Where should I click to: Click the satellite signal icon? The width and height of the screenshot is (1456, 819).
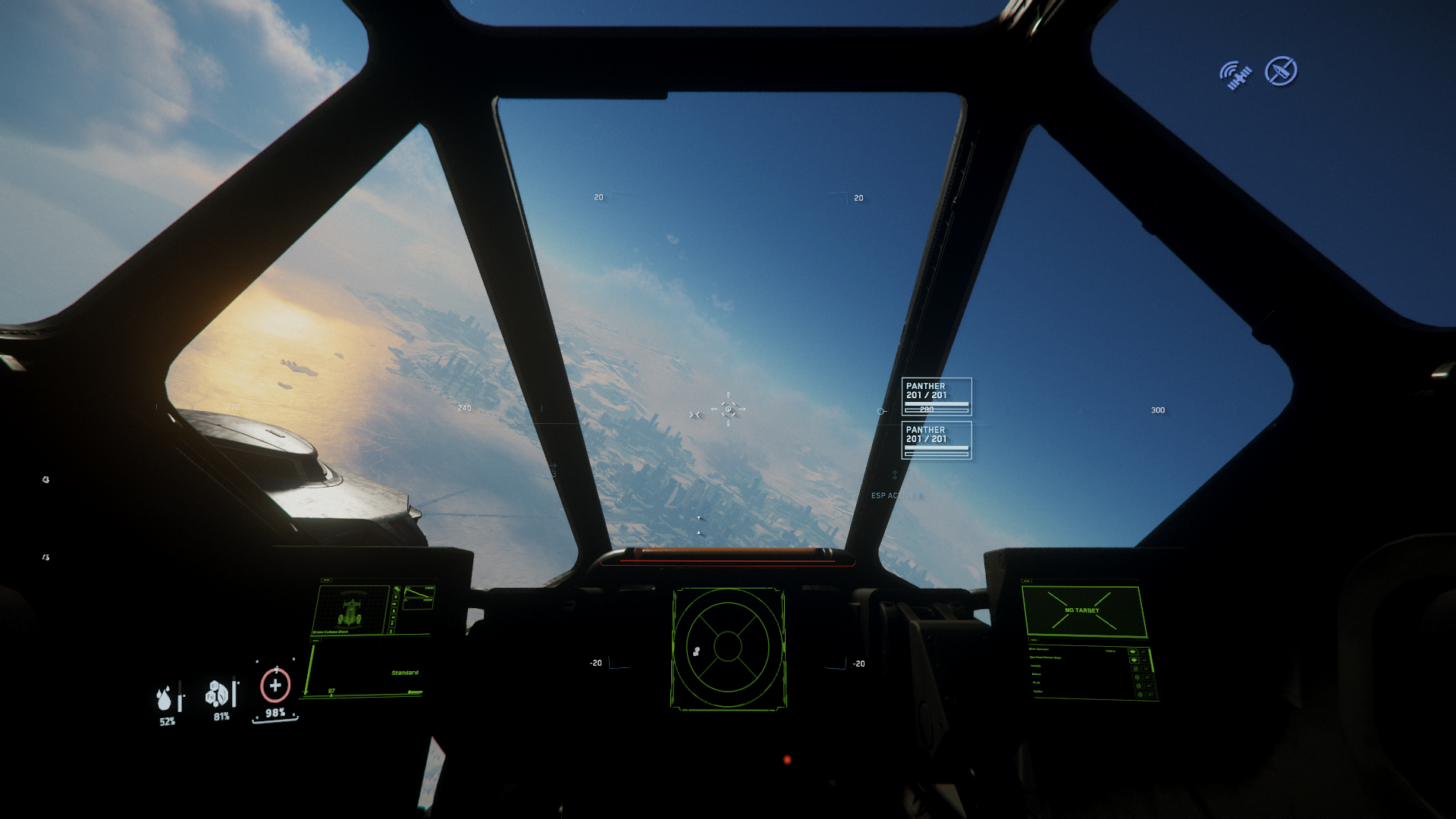click(1235, 76)
